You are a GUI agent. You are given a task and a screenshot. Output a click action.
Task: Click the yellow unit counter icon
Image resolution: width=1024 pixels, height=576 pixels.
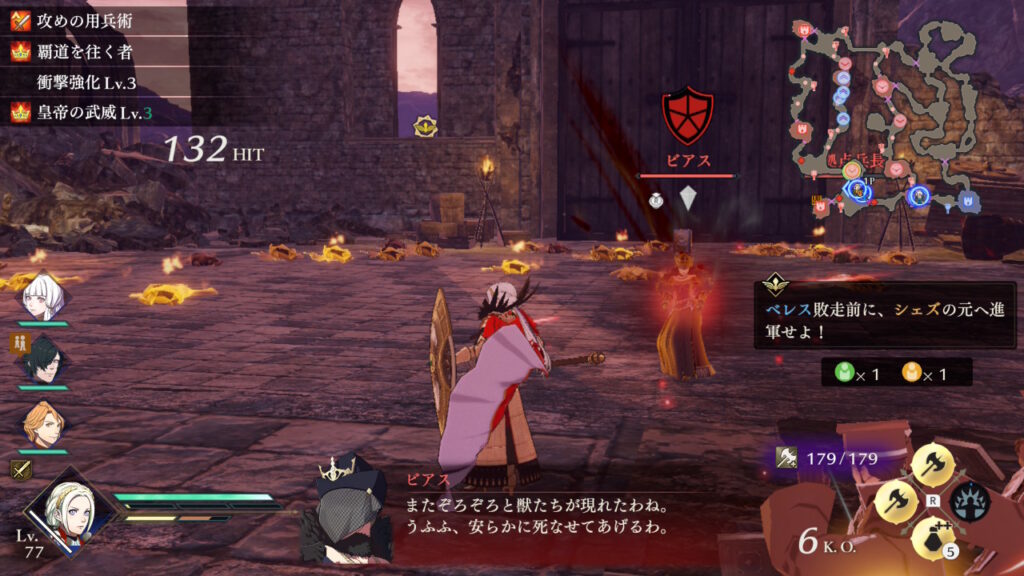tap(911, 373)
